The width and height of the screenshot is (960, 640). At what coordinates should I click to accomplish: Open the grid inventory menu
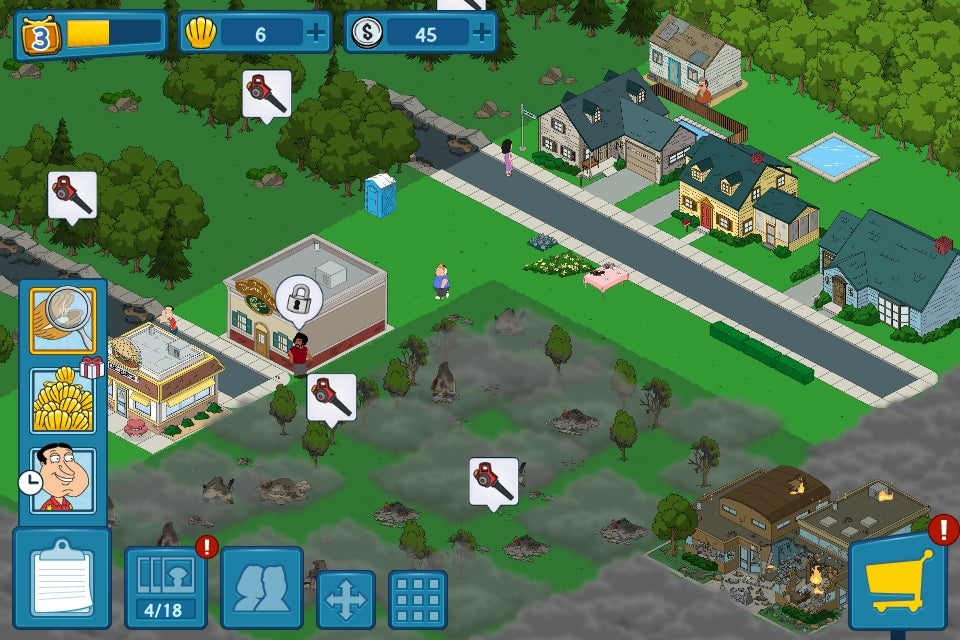click(x=417, y=599)
